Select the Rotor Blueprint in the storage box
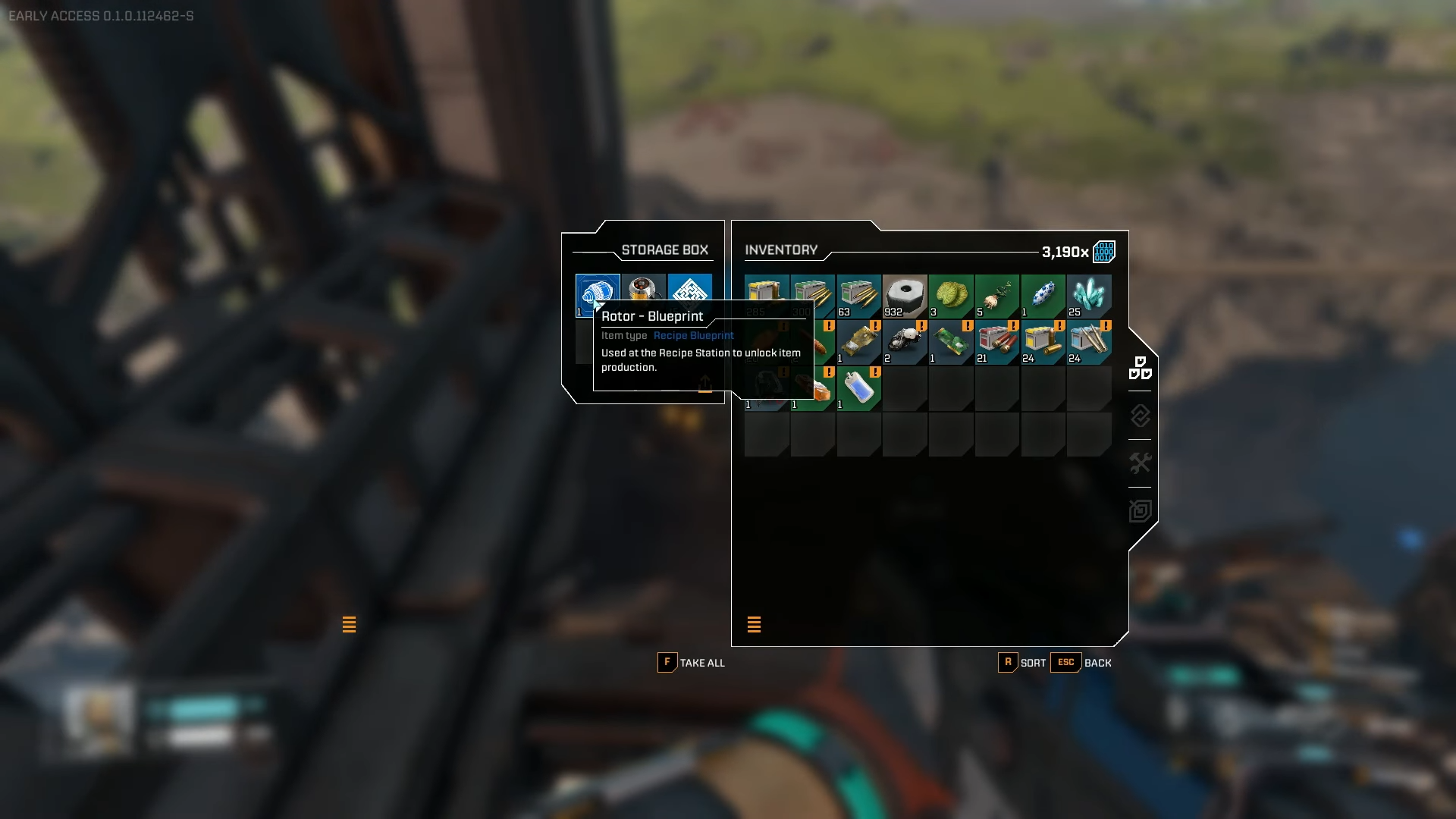Image resolution: width=1456 pixels, height=819 pixels. click(597, 292)
